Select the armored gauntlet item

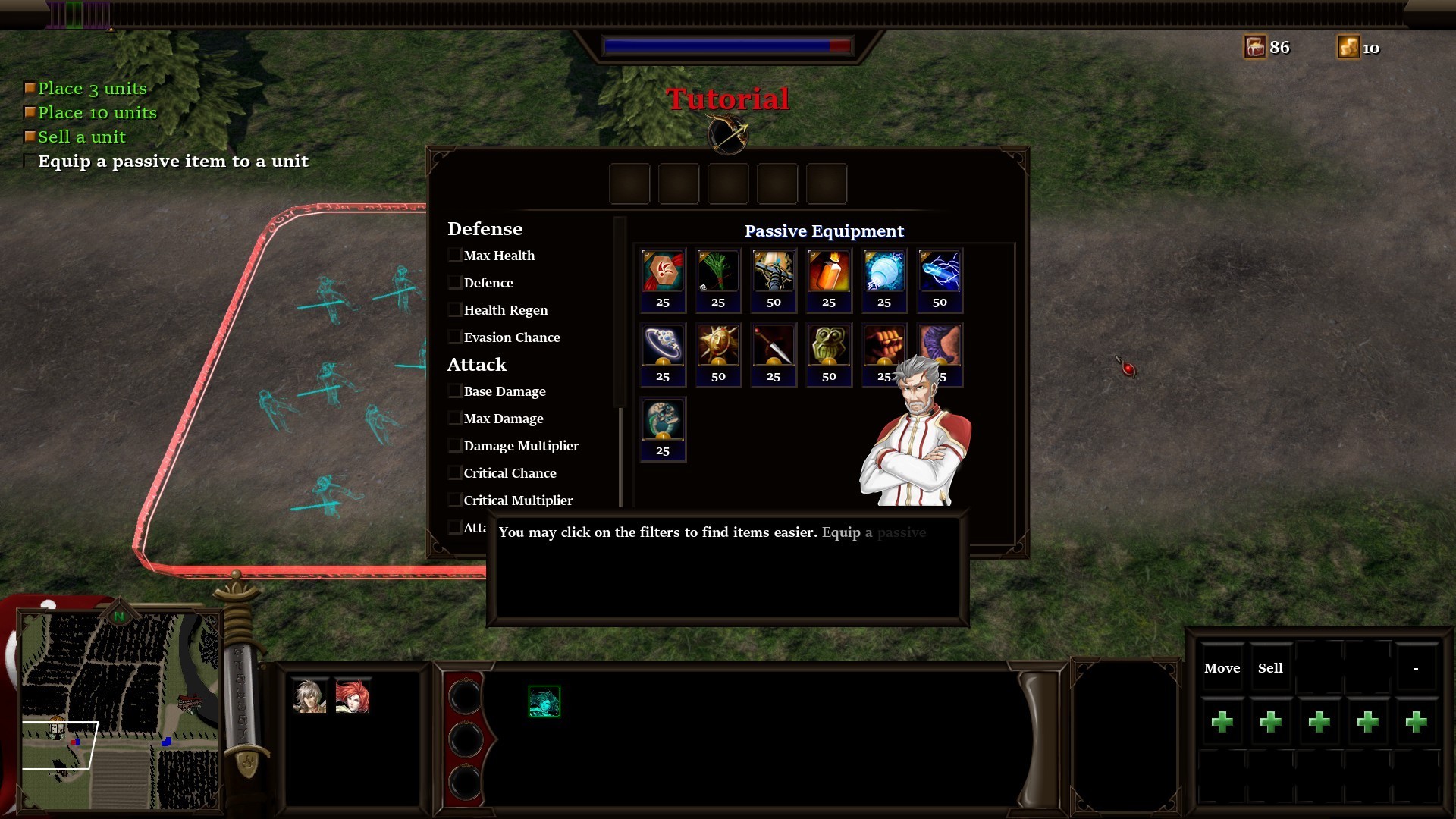pos(773,271)
